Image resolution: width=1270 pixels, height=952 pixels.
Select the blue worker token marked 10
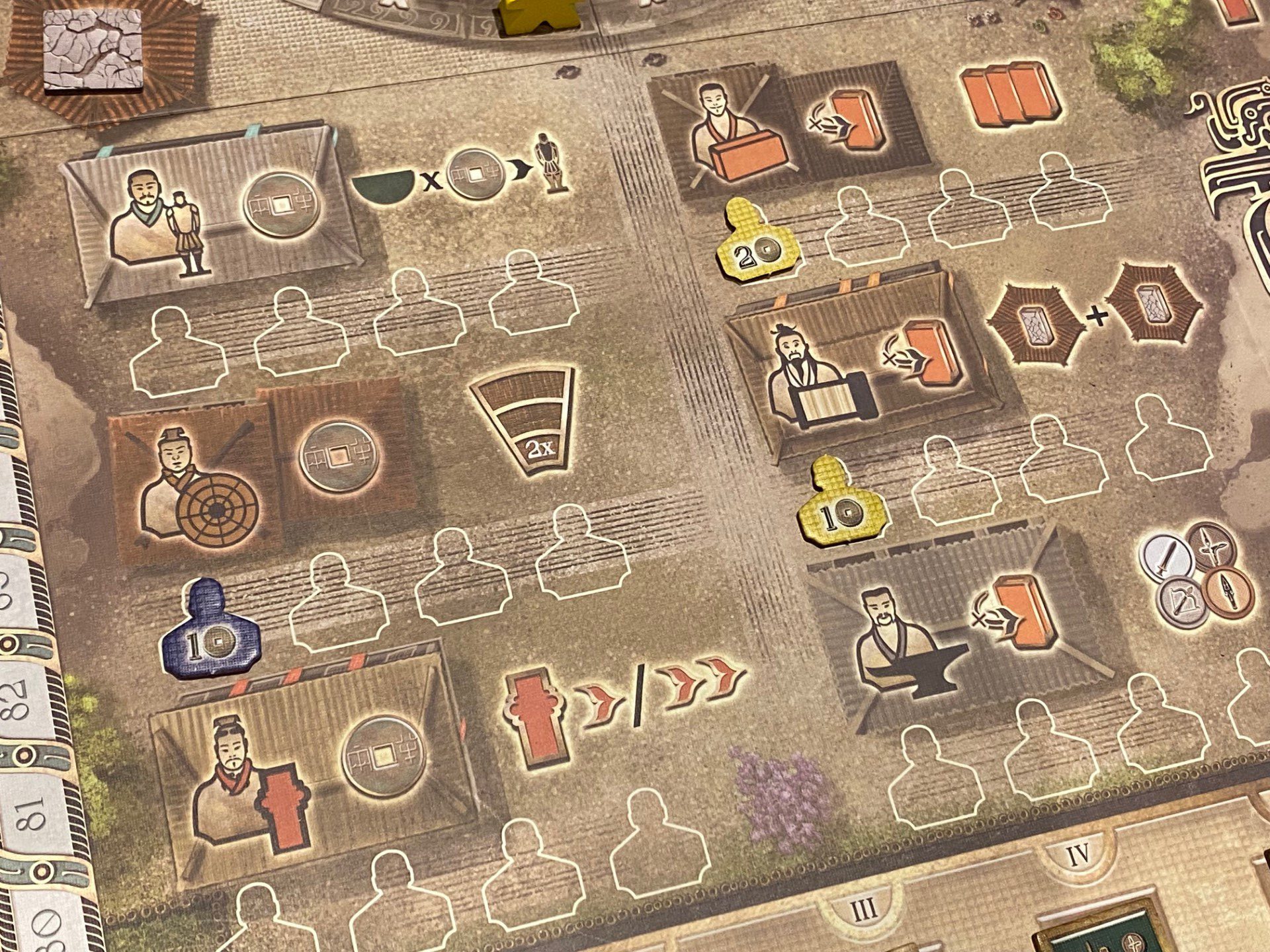tap(210, 630)
